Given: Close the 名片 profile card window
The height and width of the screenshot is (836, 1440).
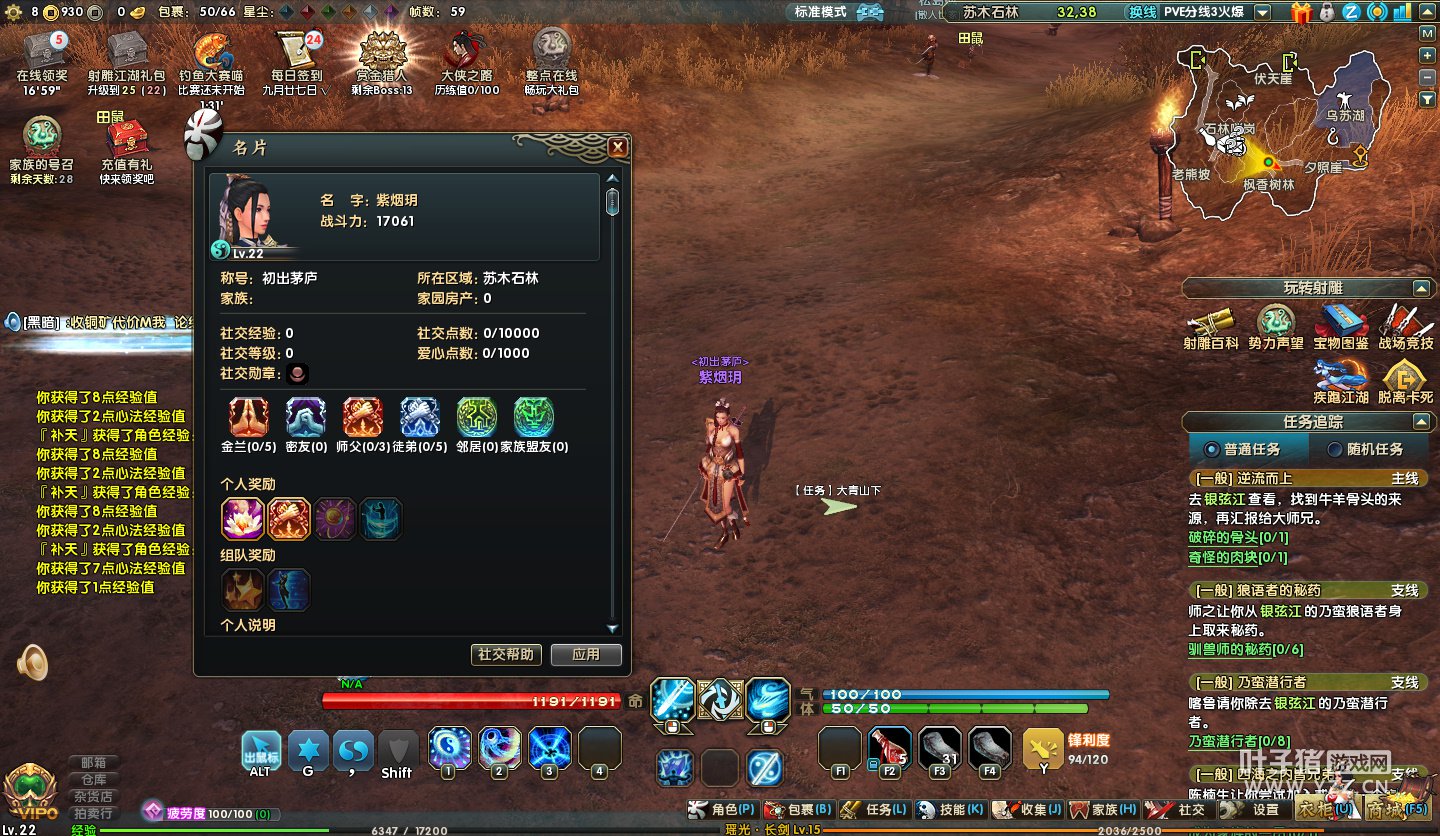Looking at the screenshot, I should coord(618,148).
